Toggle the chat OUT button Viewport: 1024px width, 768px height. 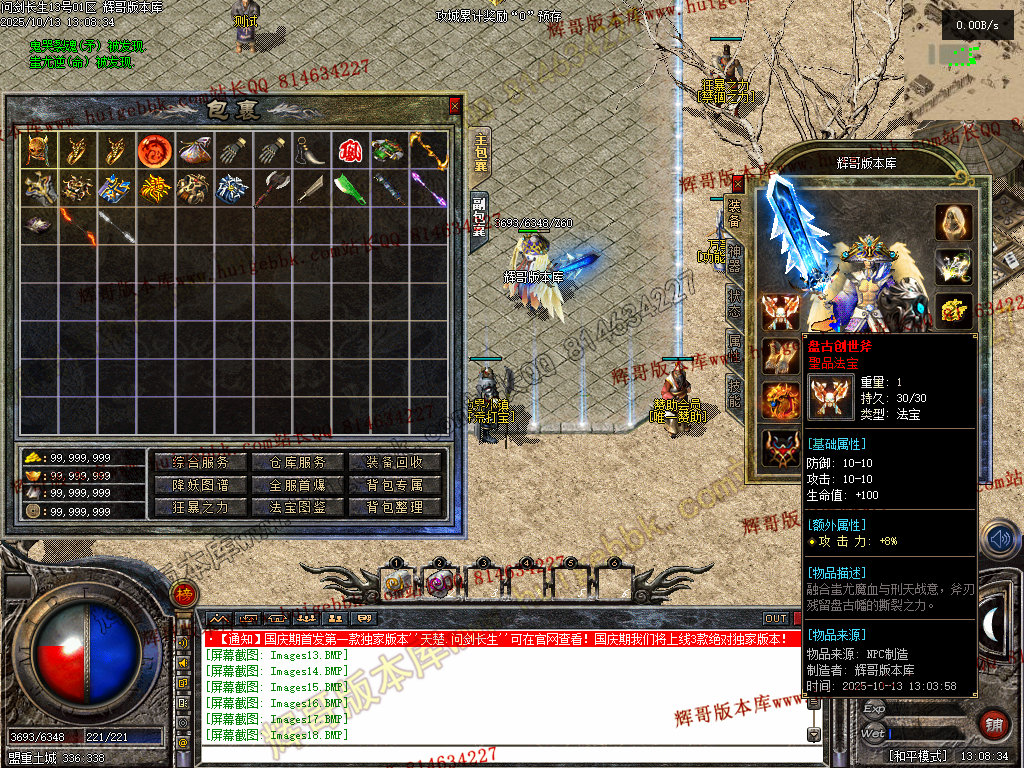pyautogui.click(x=776, y=619)
